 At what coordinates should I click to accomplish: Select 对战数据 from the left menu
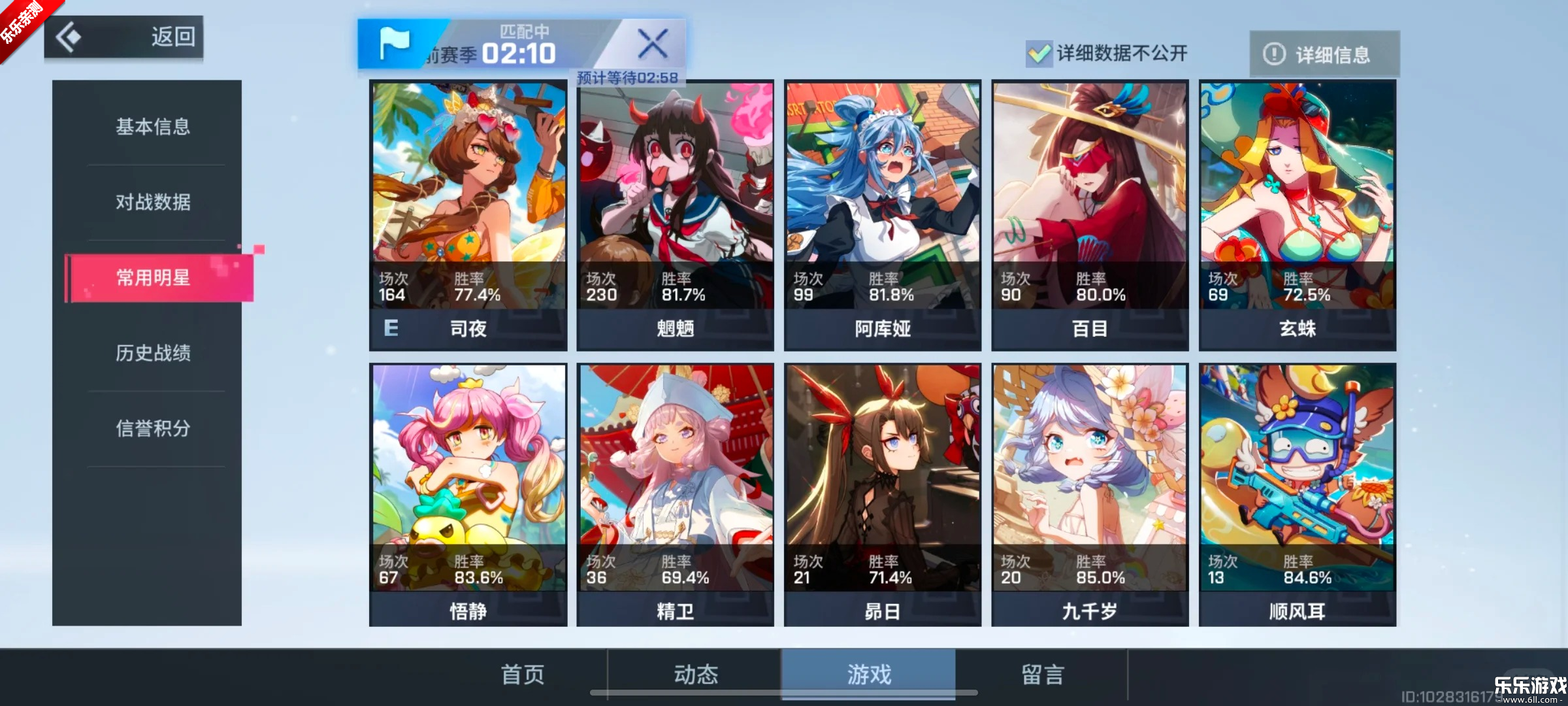pyautogui.click(x=153, y=203)
